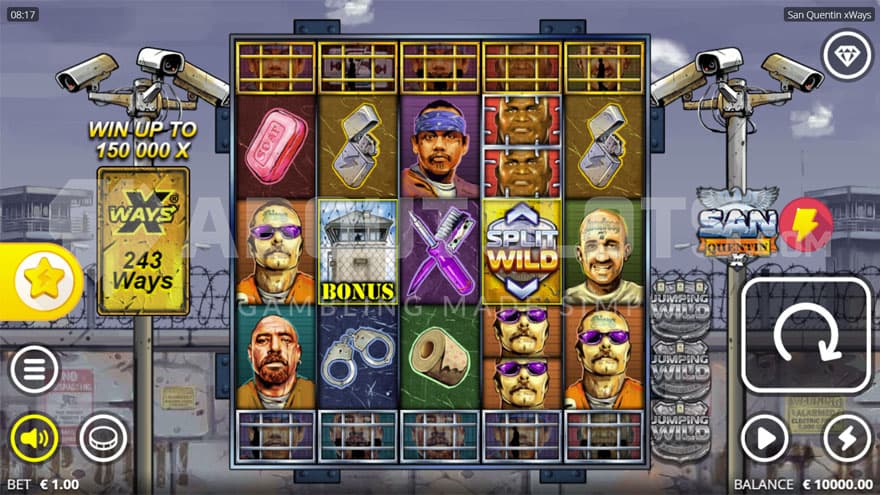Image resolution: width=880 pixels, height=495 pixels.
Task: Spin the reels with the large arrow button
Action: pos(806,335)
